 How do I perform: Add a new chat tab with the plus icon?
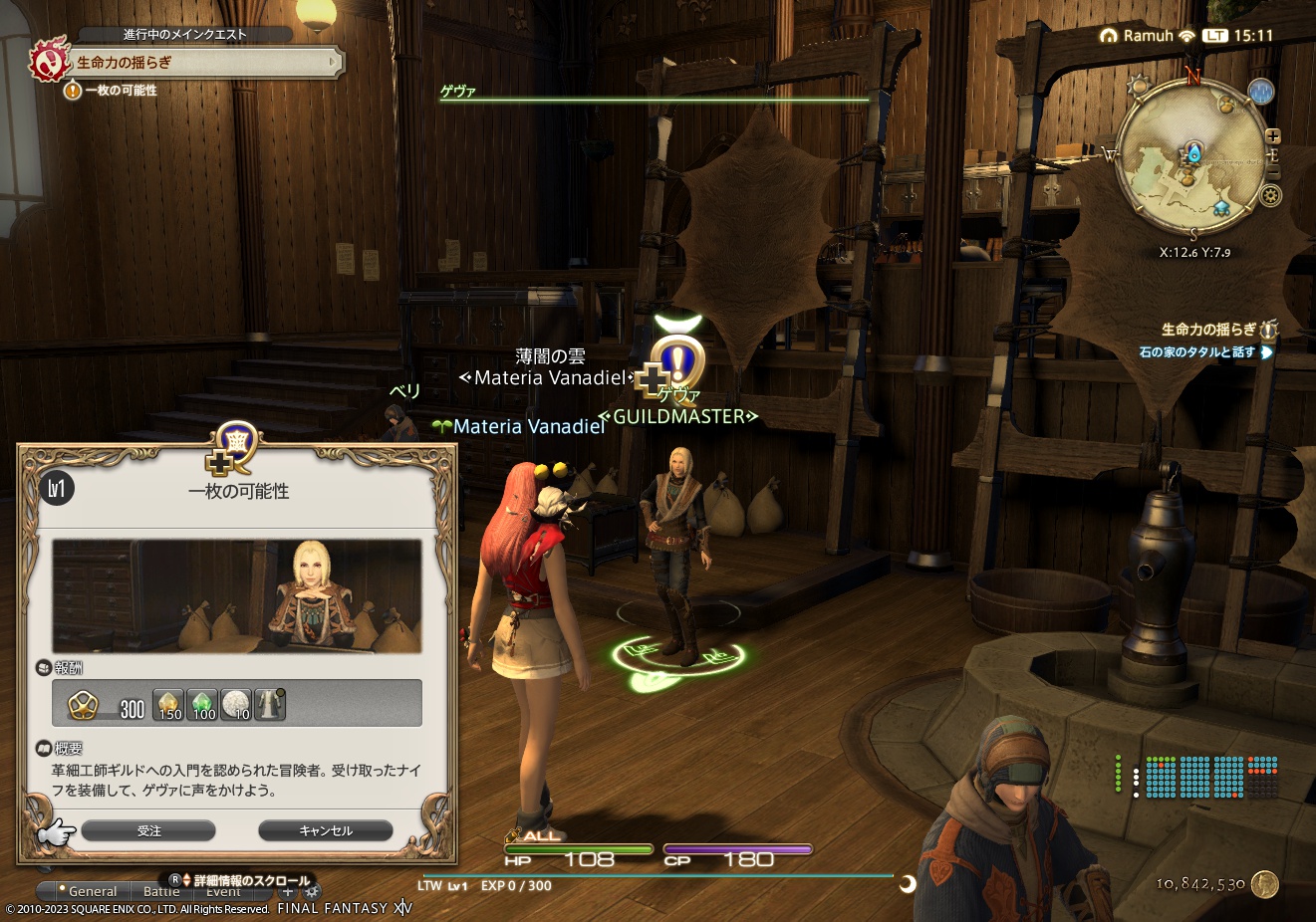[287, 891]
